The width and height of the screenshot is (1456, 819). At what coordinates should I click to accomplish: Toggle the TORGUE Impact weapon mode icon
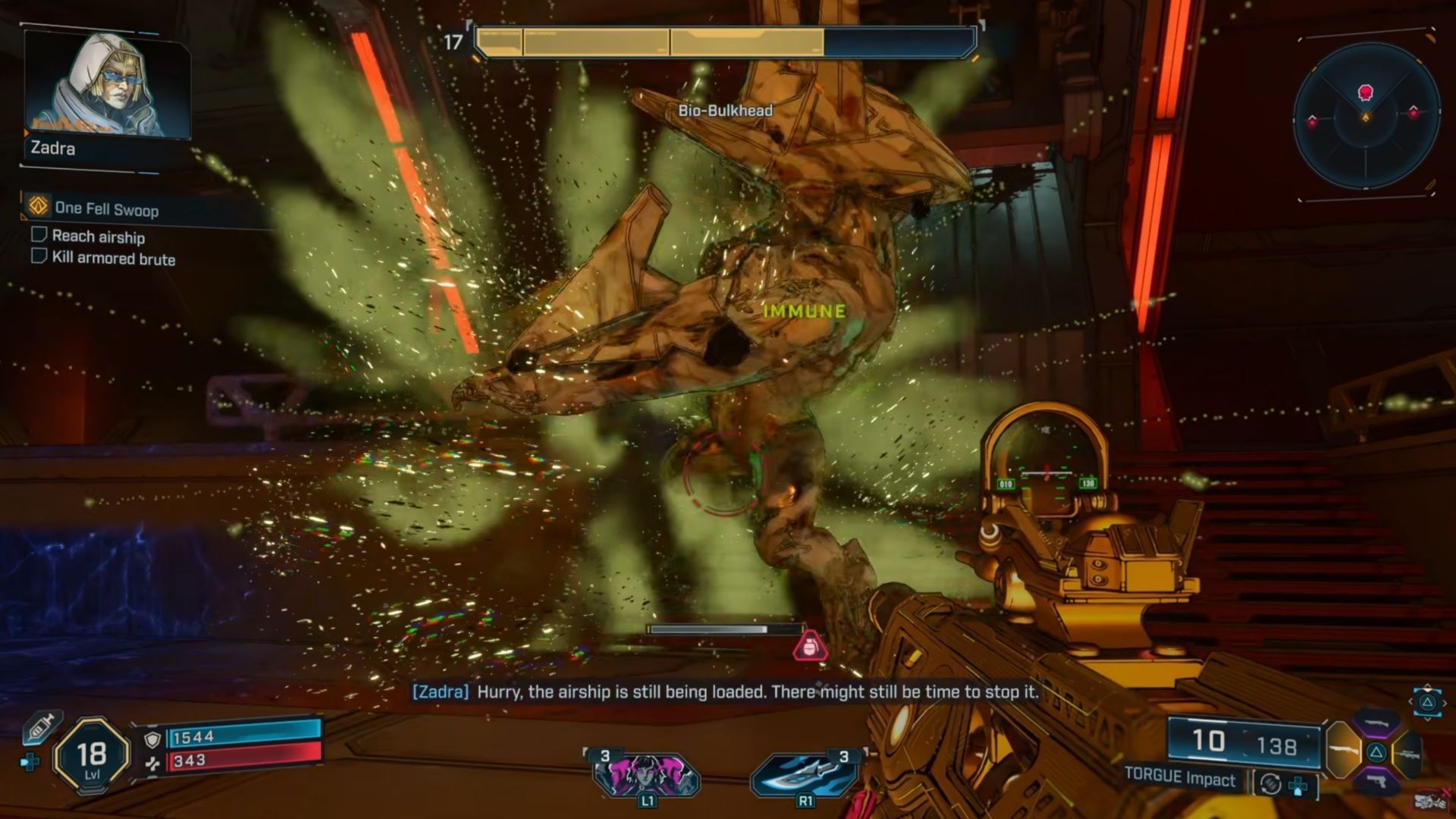tap(1270, 783)
